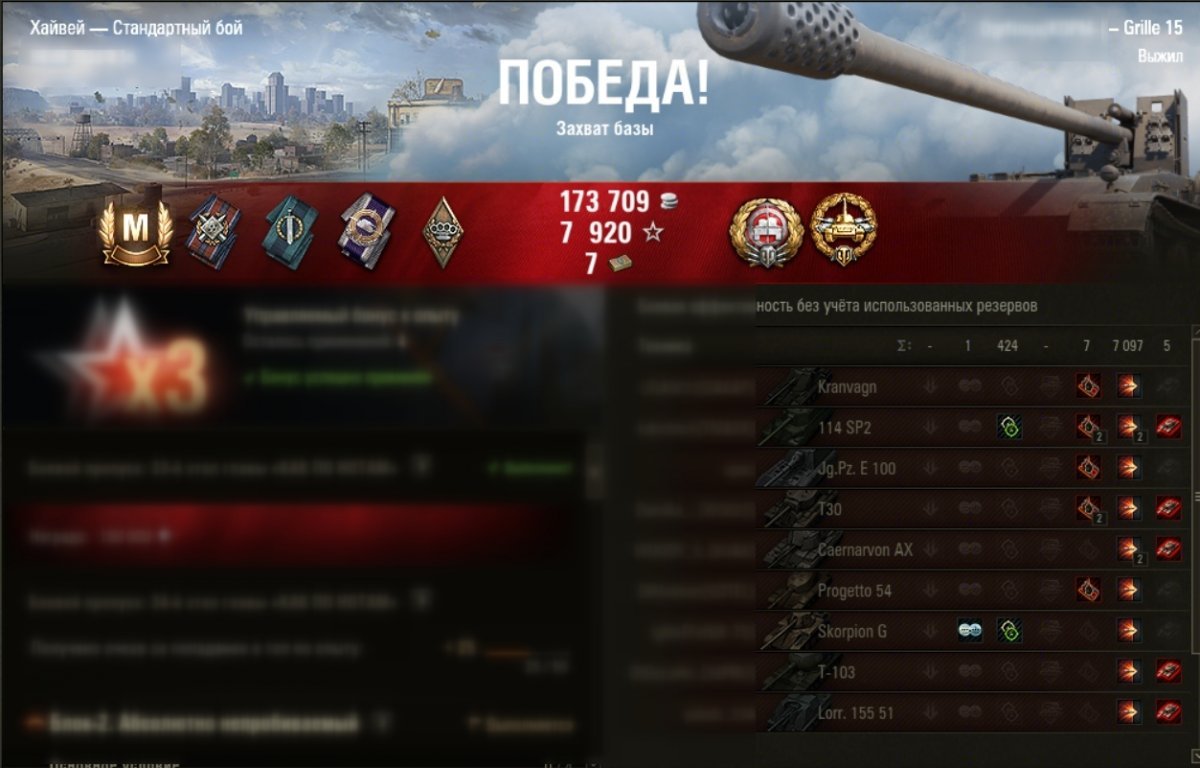The width and height of the screenshot is (1200, 768).
Task: Click the T-103 enemy row
Action: click(x=836, y=673)
